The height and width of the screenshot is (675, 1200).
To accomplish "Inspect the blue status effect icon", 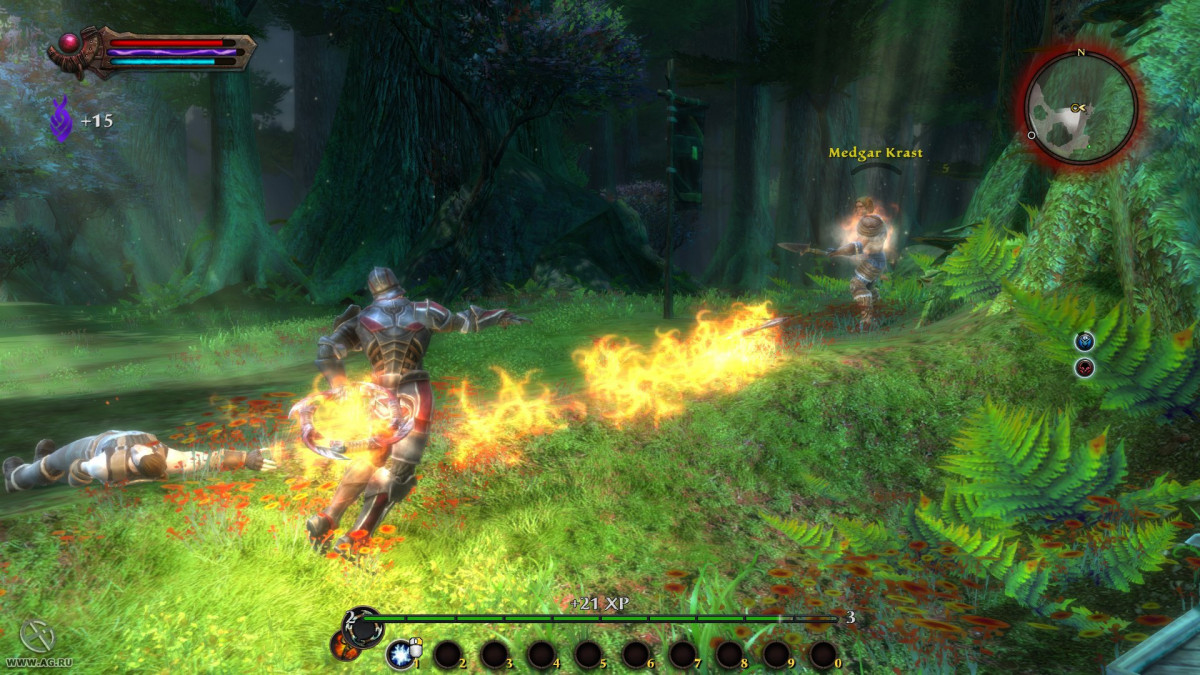I will [x=1084, y=342].
